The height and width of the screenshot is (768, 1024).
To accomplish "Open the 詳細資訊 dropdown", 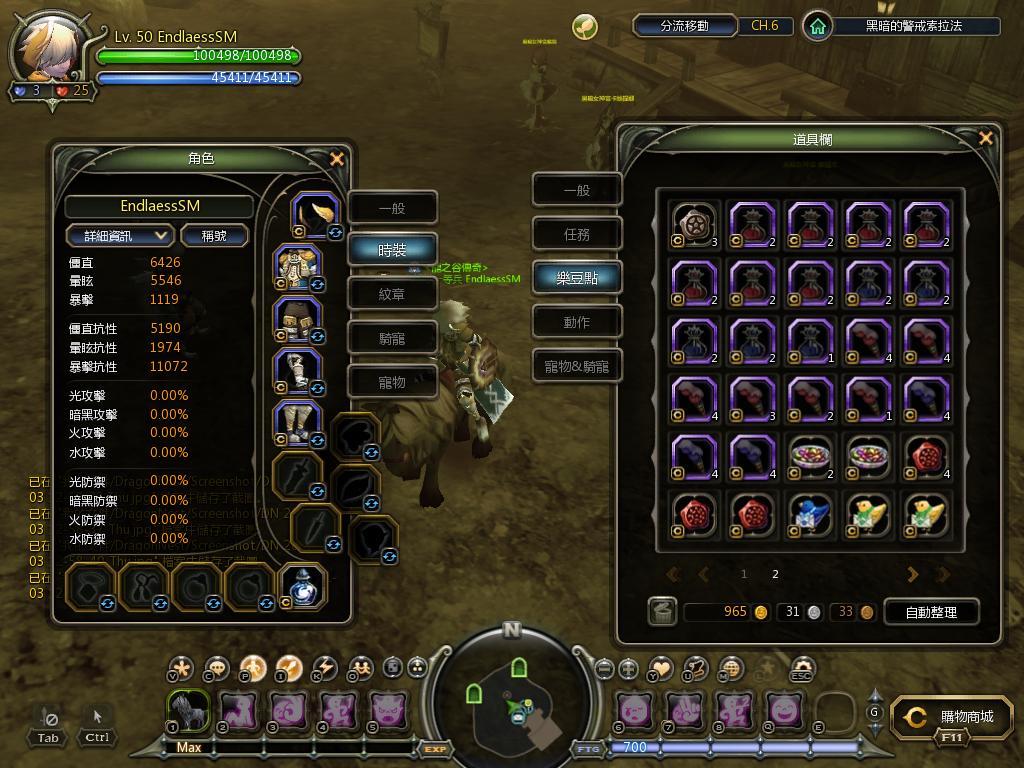I will (x=120, y=236).
